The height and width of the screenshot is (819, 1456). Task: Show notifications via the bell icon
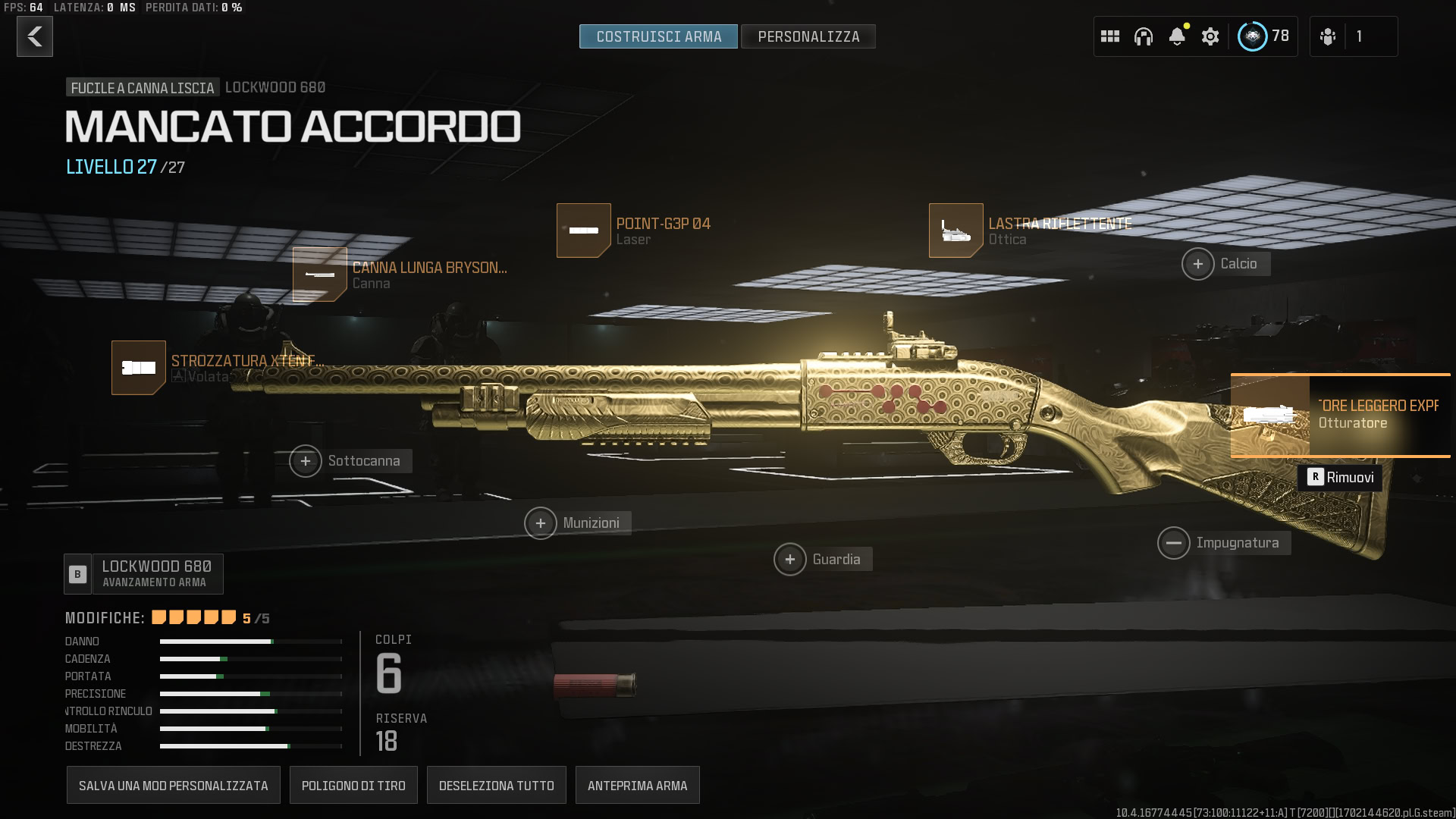coord(1177,36)
